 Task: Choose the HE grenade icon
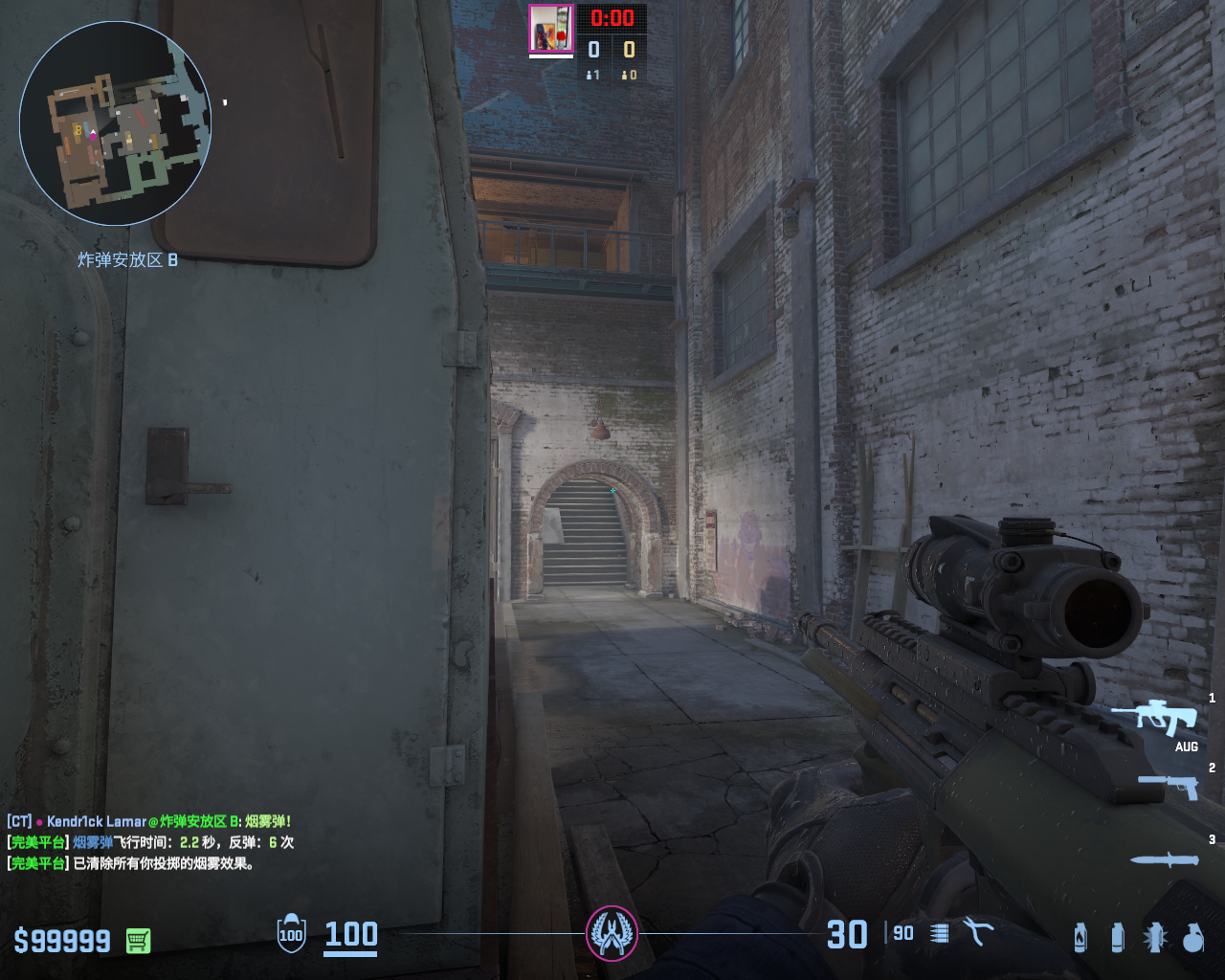[x=1192, y=937]
